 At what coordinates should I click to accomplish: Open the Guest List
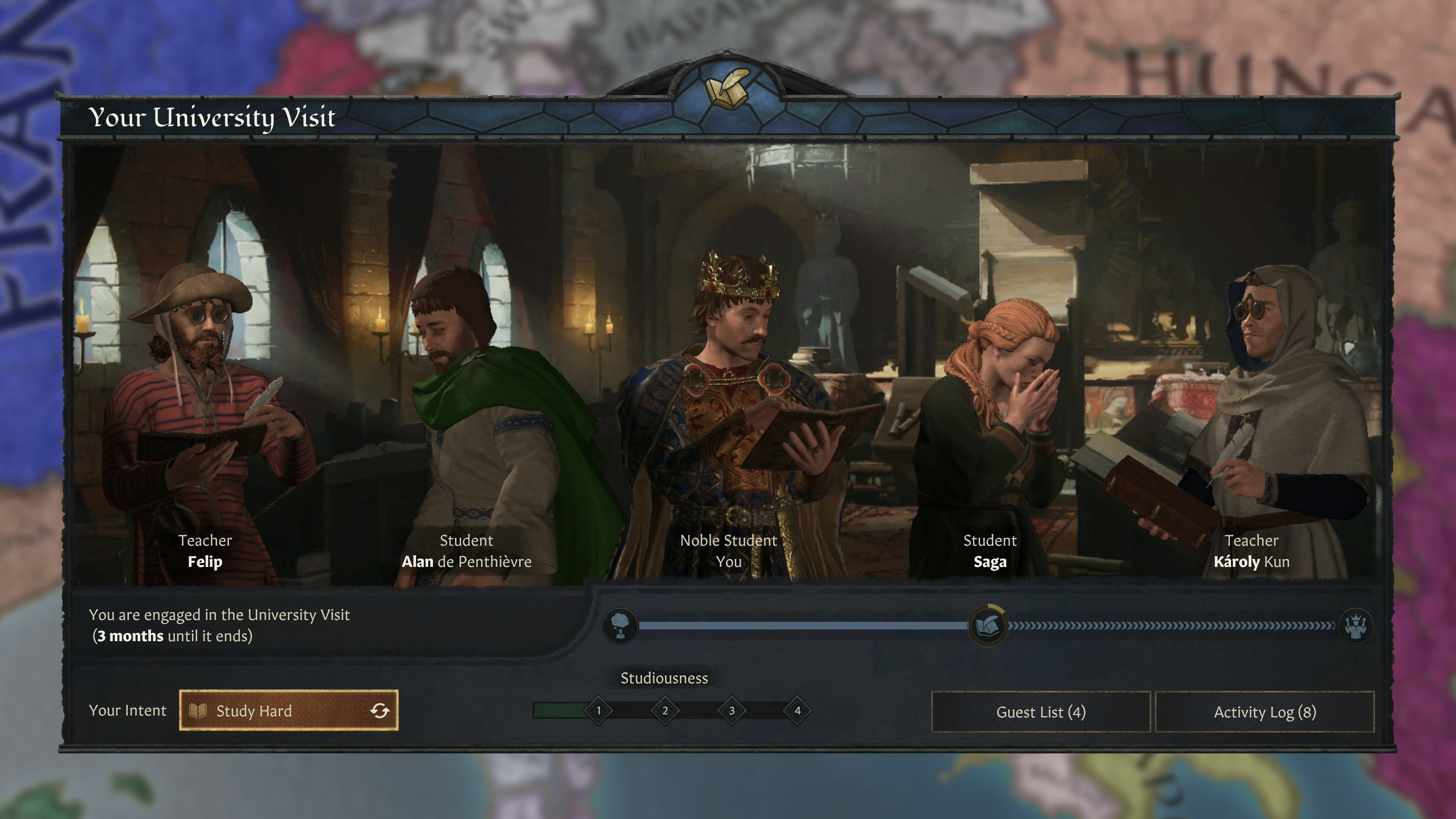coord(1040,713)
